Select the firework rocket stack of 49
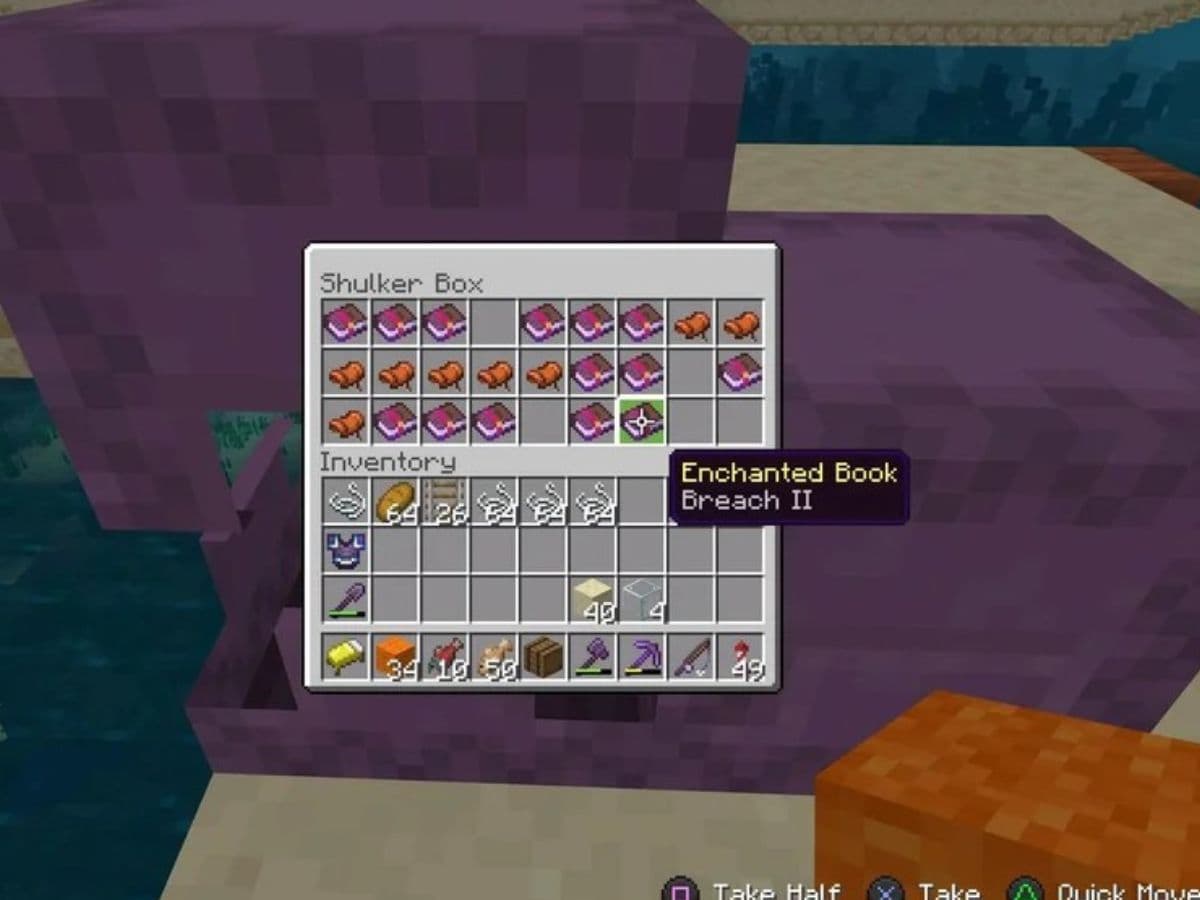The image size is (1200, 900). pos(741,657)
